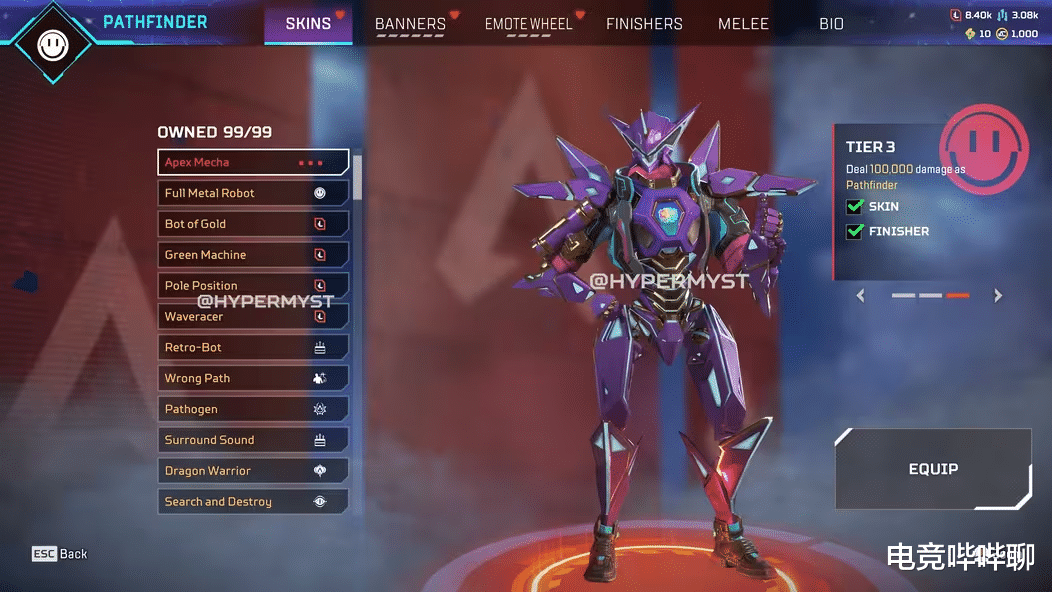Select the Green Machine skin
The image size is (1052, 592).
click(x=253, y=255)
